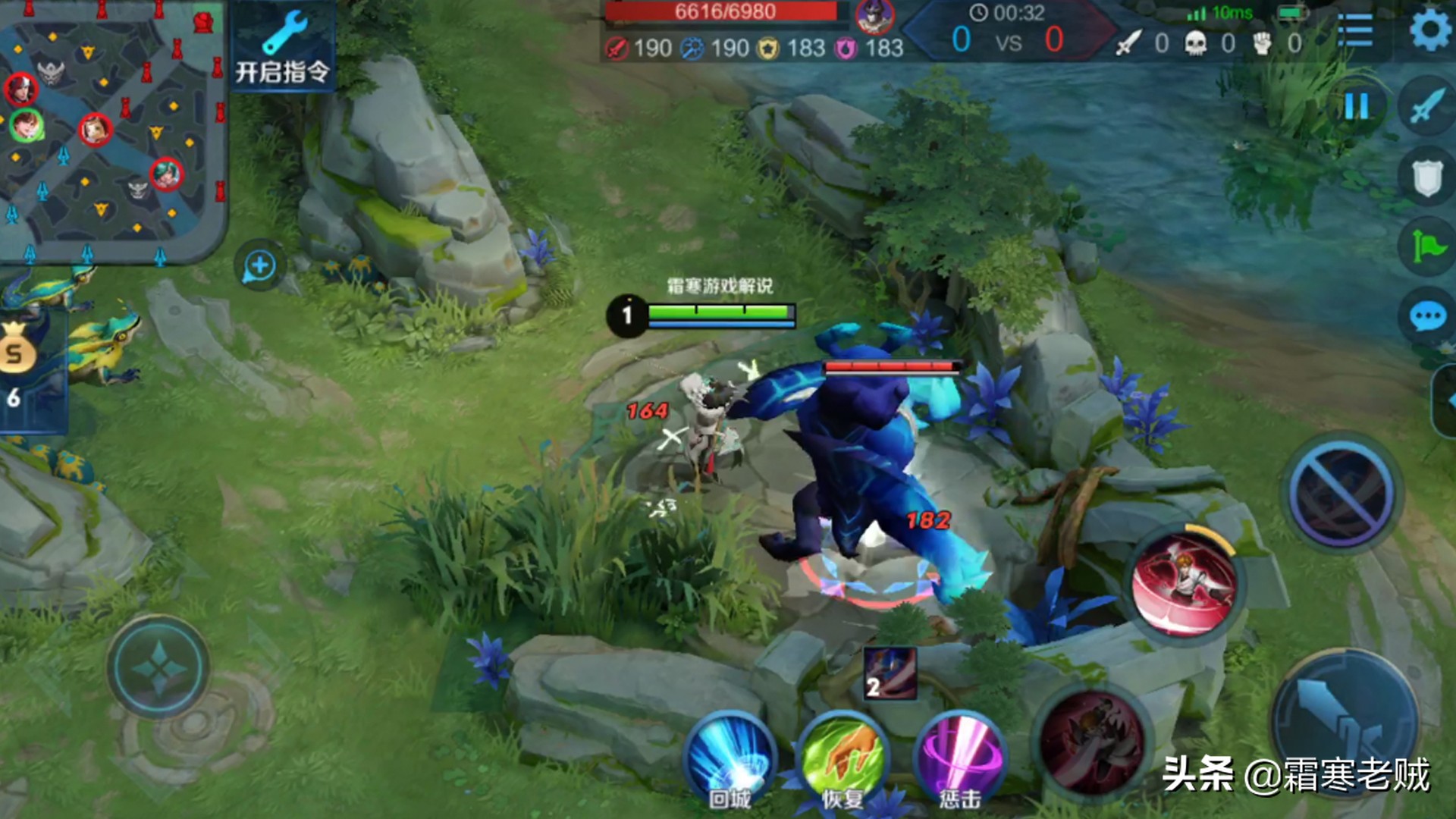The width and height of the screenshot is (1456, 819).
Task: Open the quick chat bubble
Action: coord(1427,316)
